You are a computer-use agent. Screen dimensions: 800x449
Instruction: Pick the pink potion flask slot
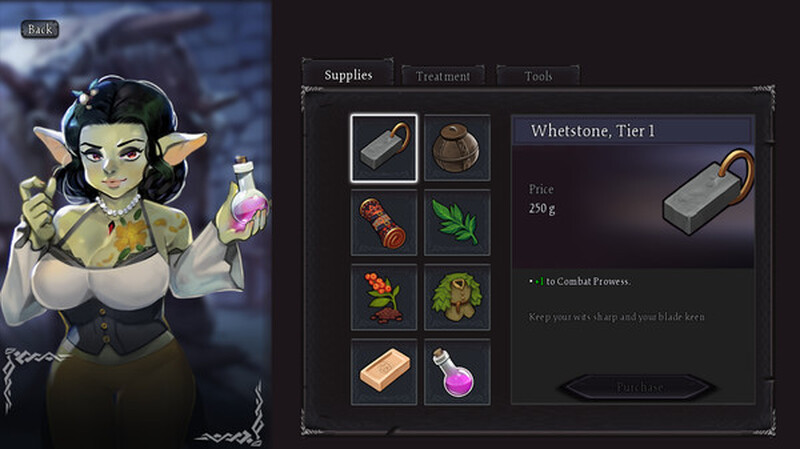tap(457, 371)
